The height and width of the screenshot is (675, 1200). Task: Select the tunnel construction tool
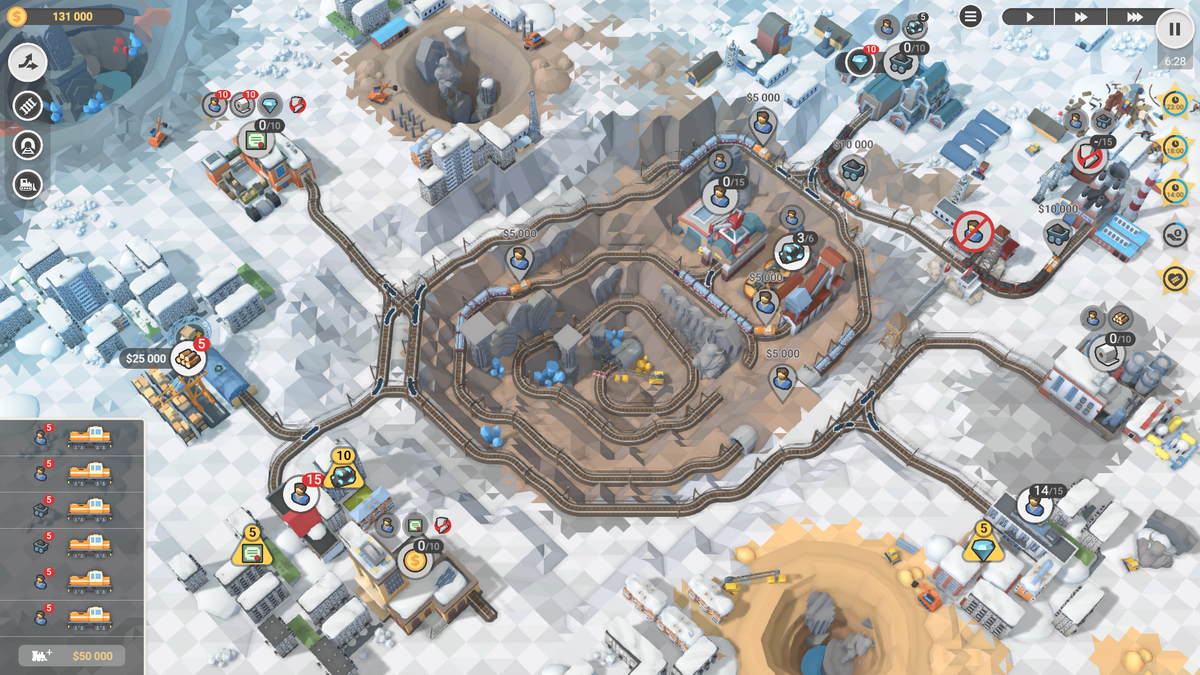click(28, 145)
